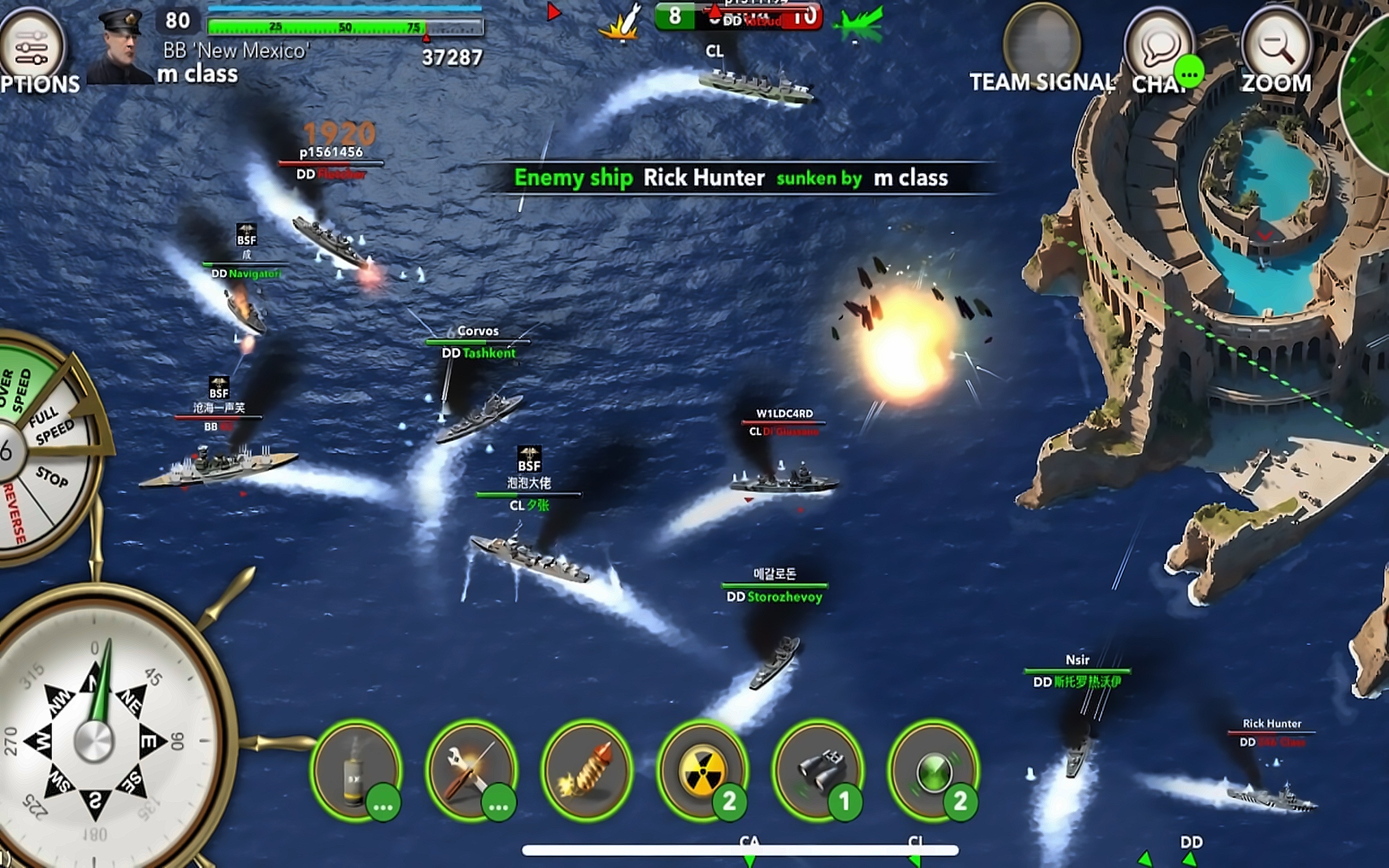This screenshot has width=1389, height=868.
Task: Set engine telegraph to Stop
Action: pyautogui.click(x=52, y=477)
